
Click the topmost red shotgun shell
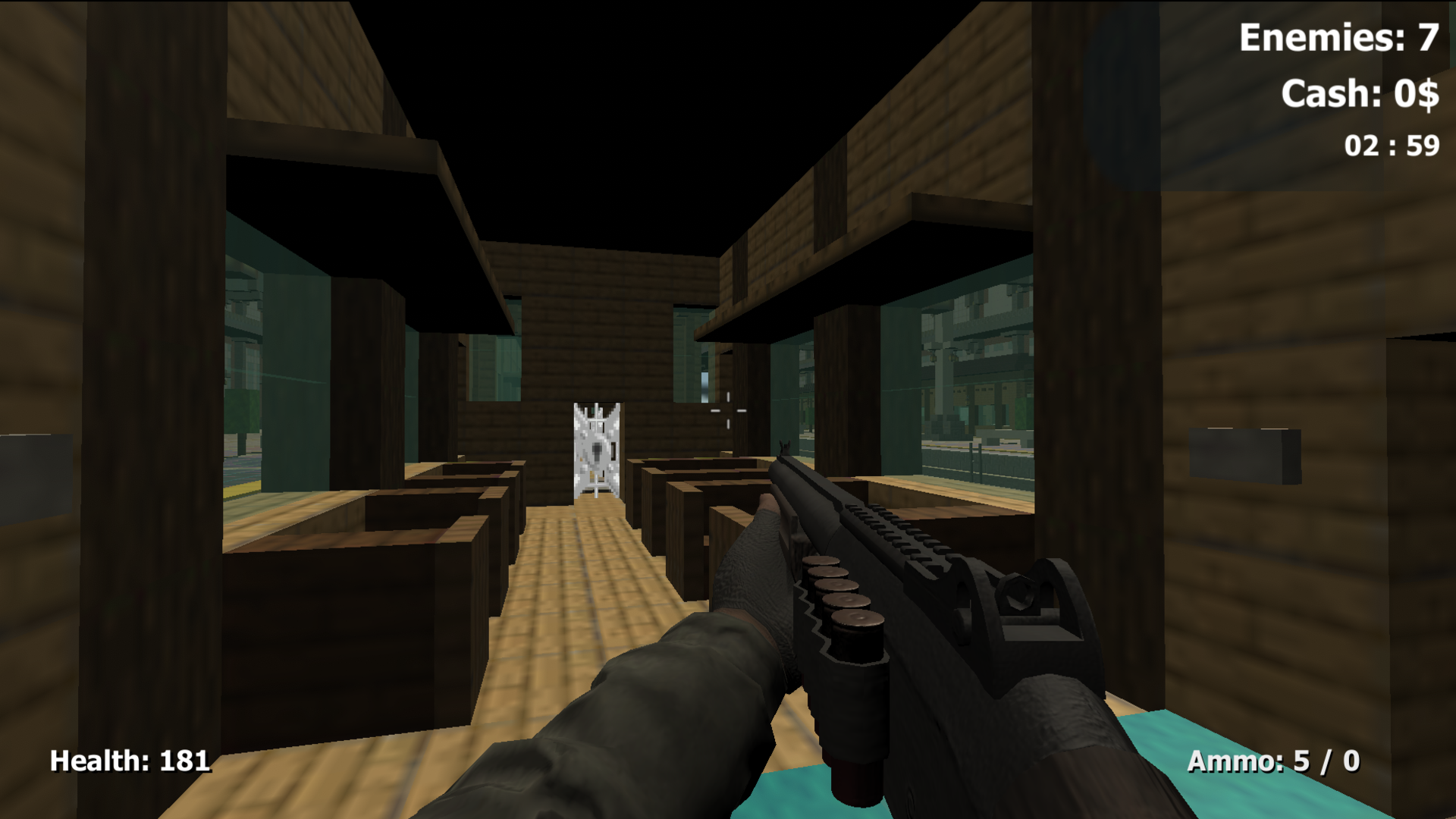point(823,561)
